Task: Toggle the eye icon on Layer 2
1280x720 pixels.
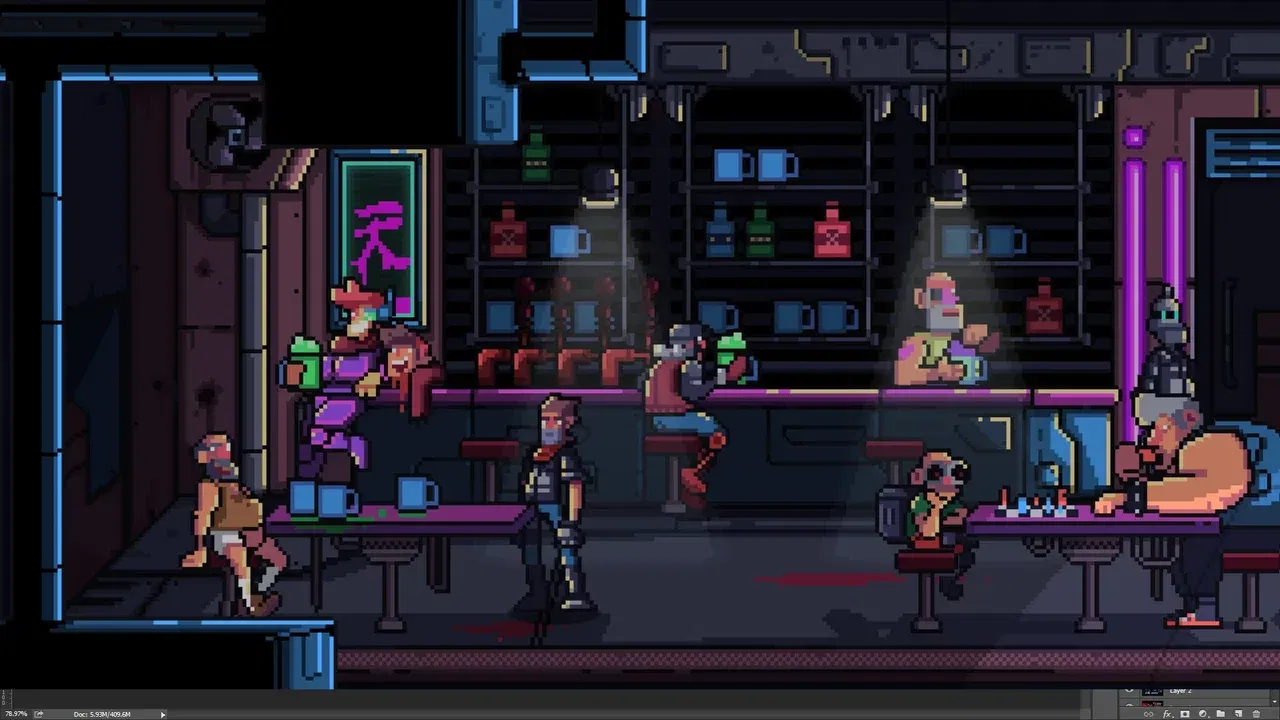Action: pos(1130,691)
